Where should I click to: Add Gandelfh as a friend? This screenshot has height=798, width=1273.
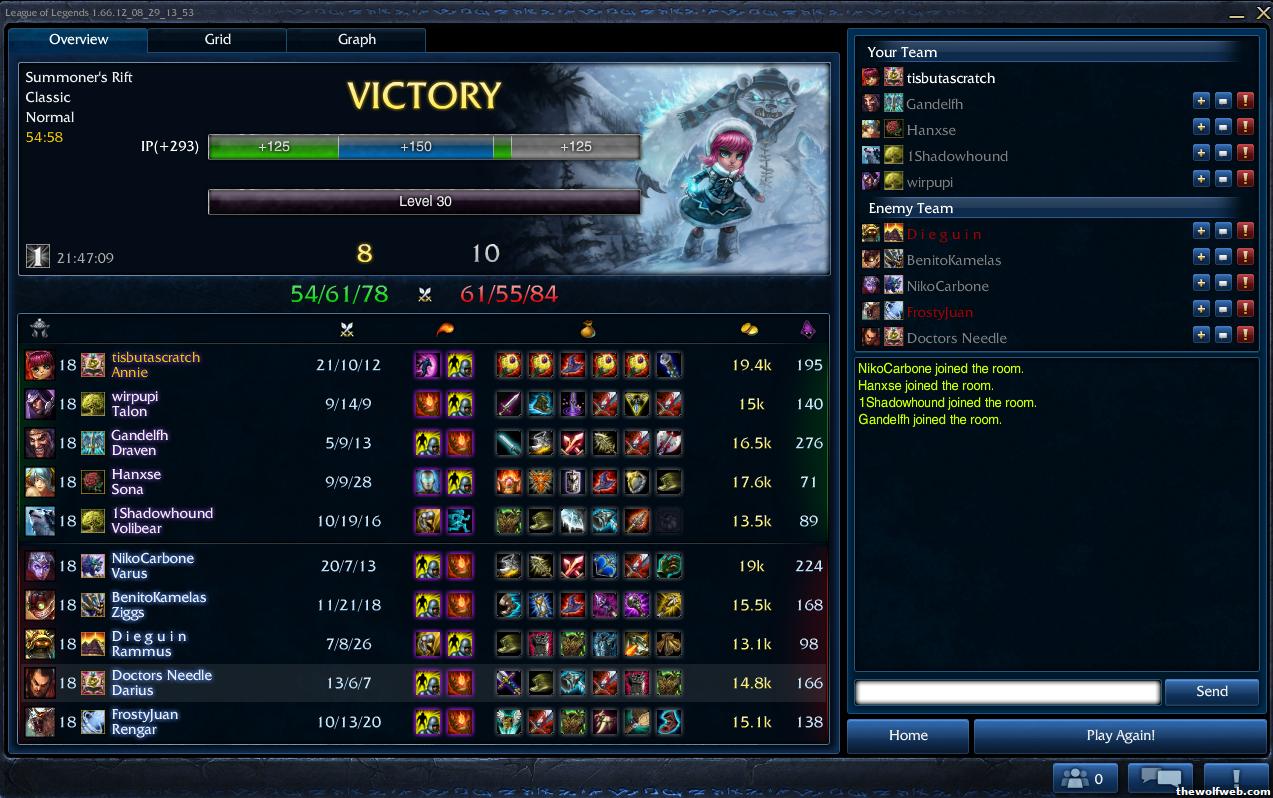1201,101
